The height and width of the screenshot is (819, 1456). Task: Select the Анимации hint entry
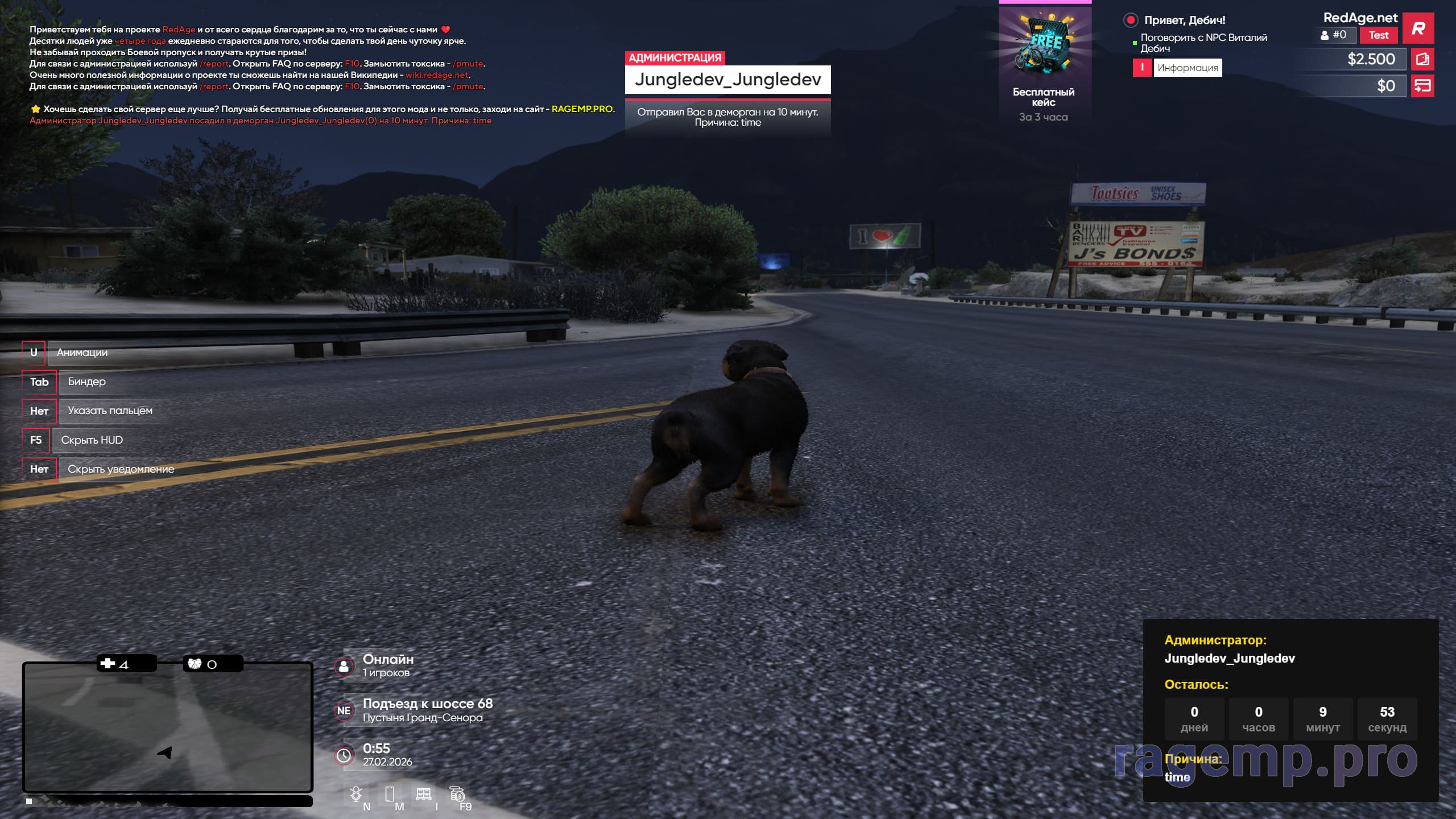tap(82, 353)
